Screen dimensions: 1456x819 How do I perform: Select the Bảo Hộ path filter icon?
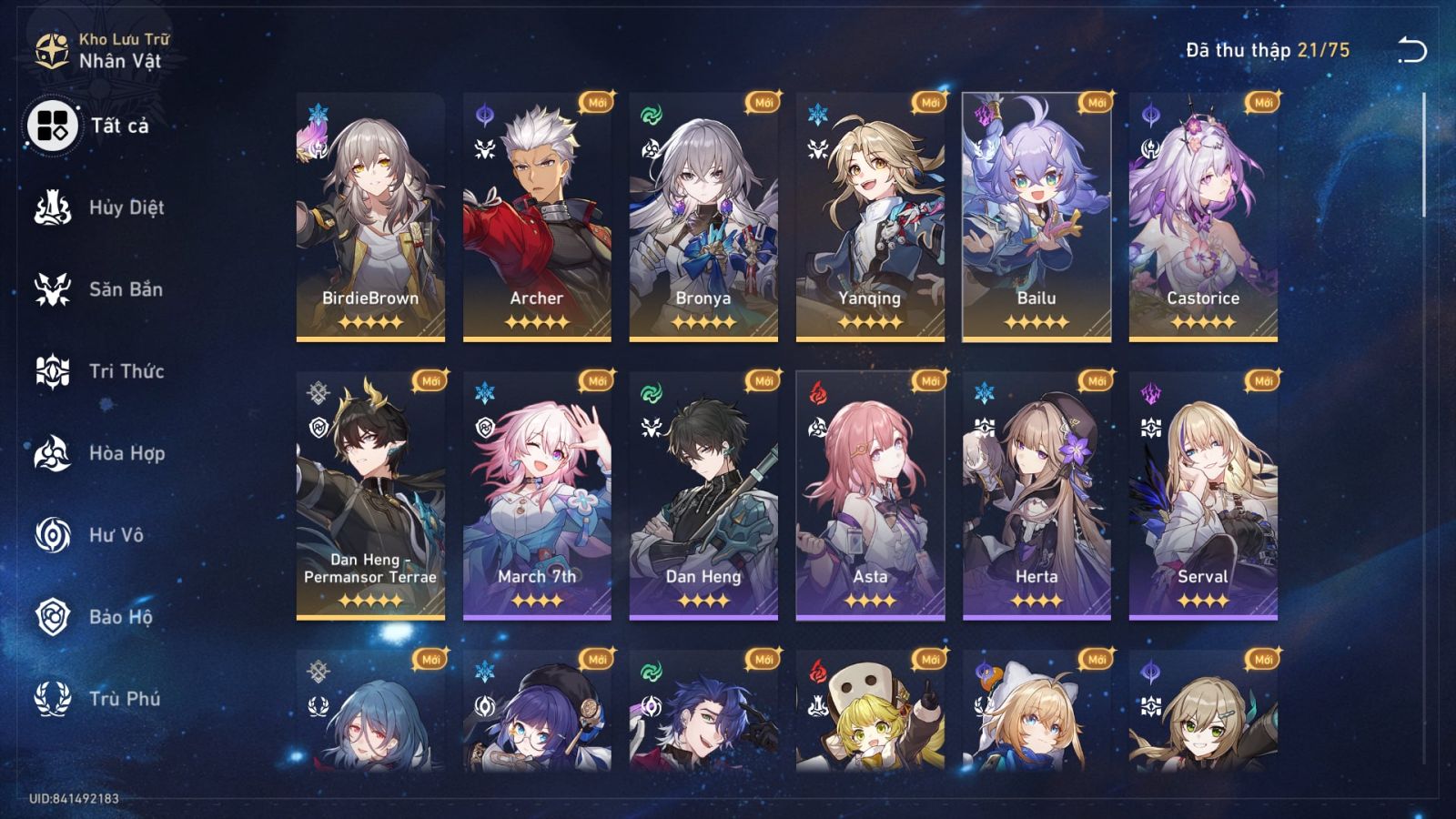[x=55, y=619]
